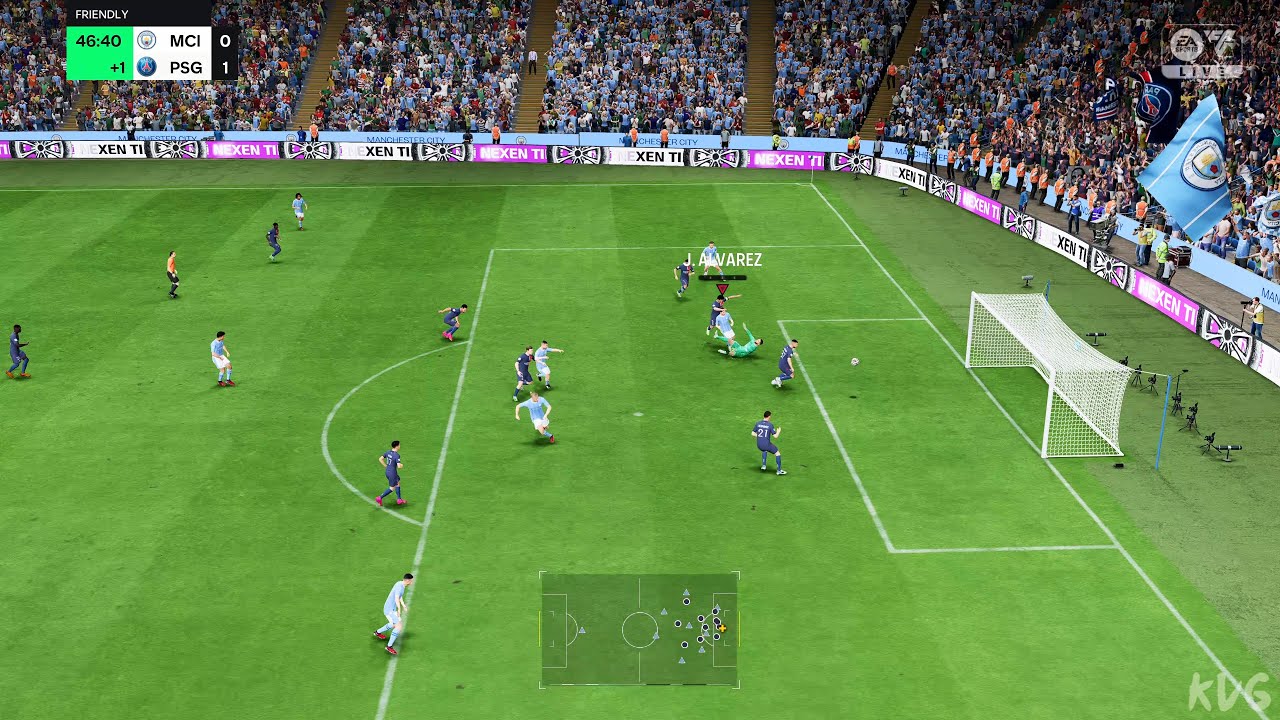This screenshot has width=1280, height=720.
Task: Click the KVG watermark in the corner
Action: [x=1228, y=690]
